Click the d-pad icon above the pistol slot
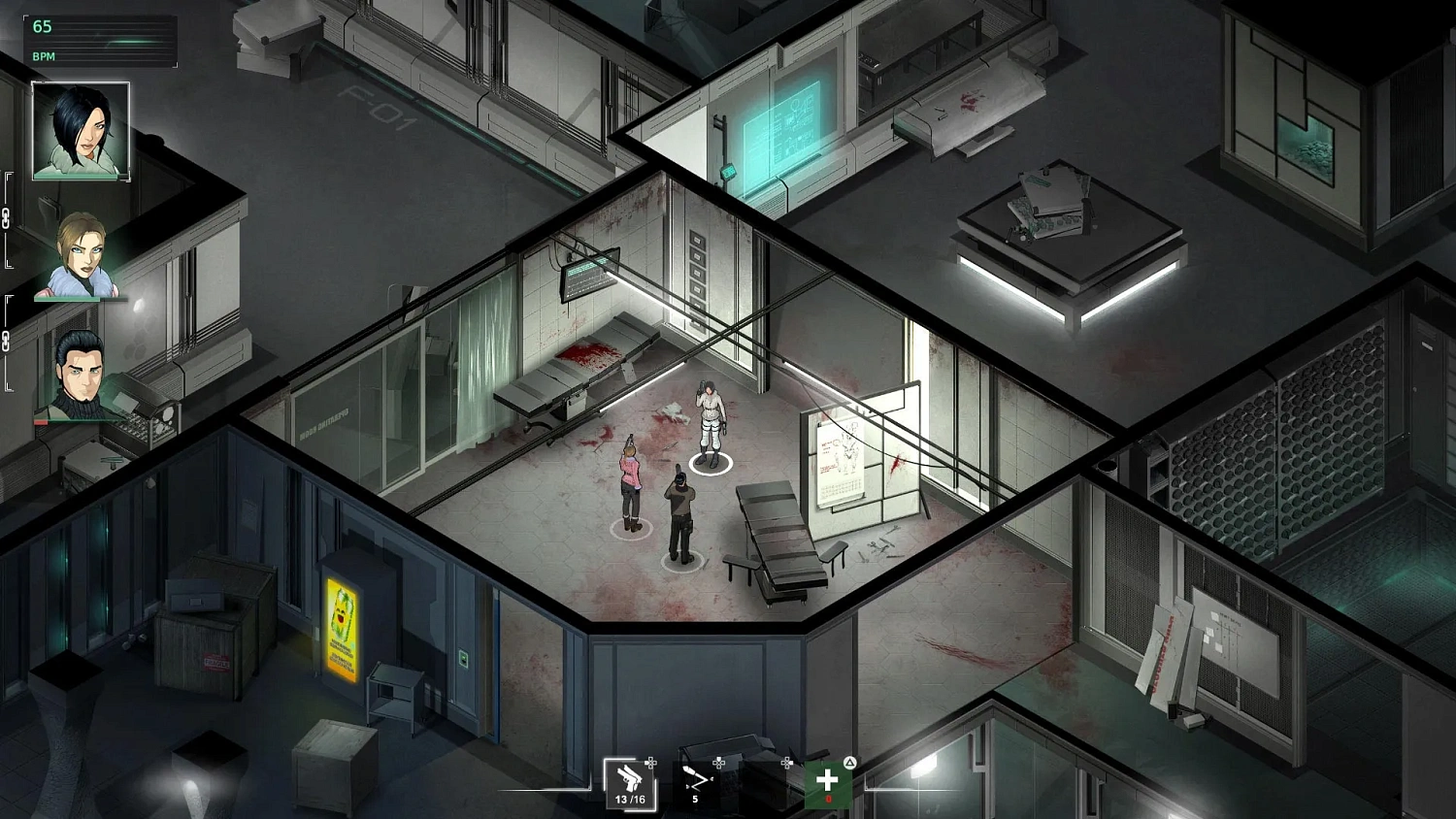Viewport: 1456px width, 819px height. [650, 763]
